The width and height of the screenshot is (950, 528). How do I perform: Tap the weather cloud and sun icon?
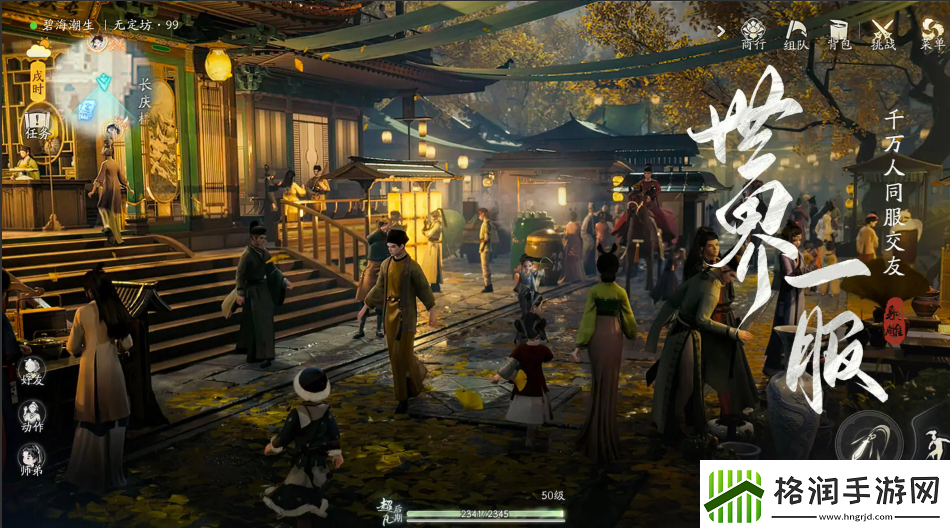[38, 48]
